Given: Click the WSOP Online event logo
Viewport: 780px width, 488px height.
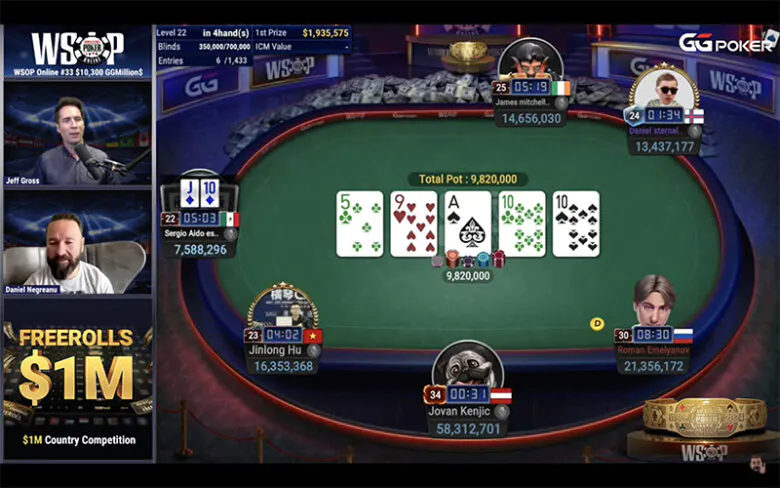Looking at the screenshot, I should tap(77, 52).
